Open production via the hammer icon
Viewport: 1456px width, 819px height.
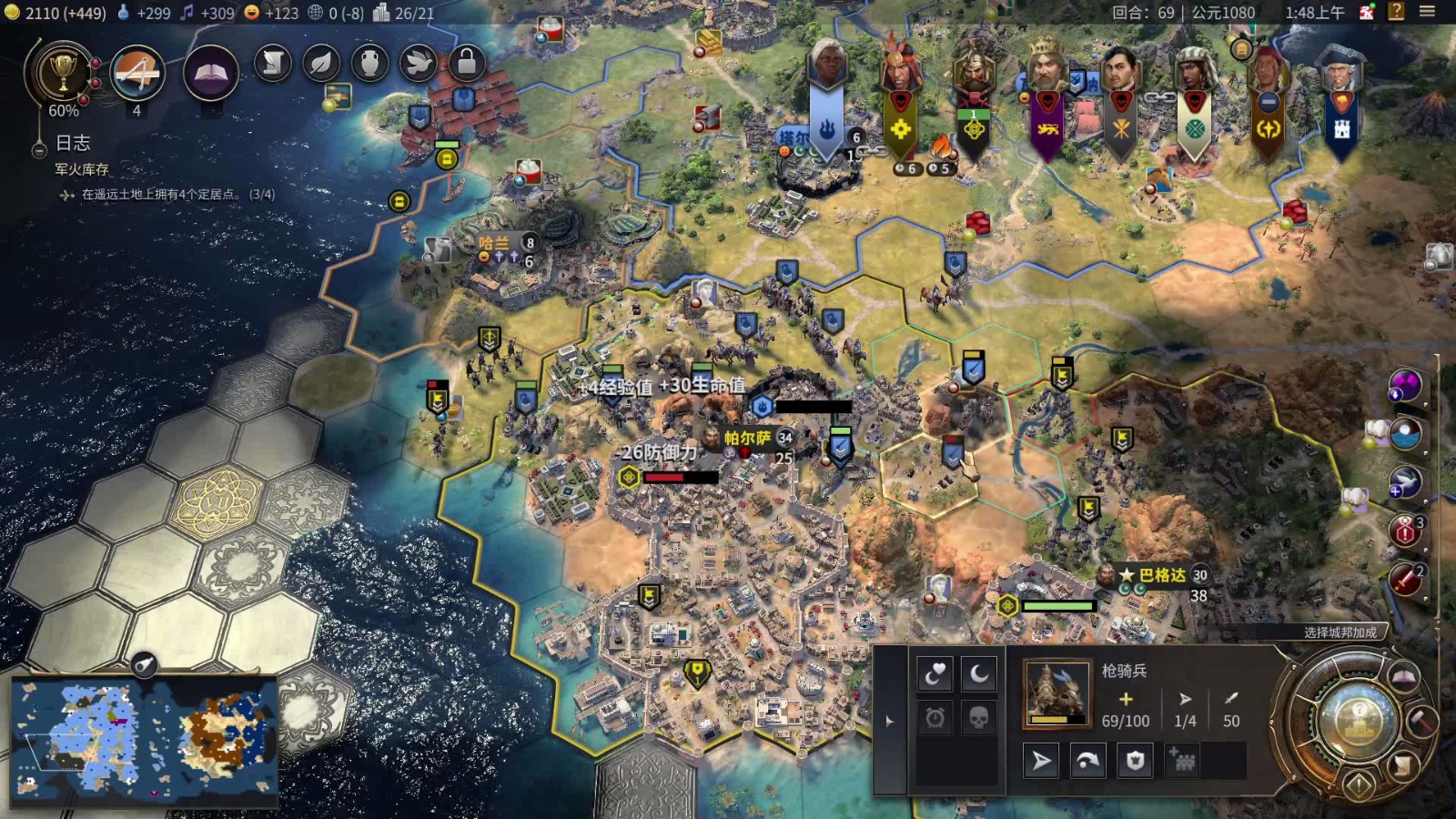pos(1421,721)
